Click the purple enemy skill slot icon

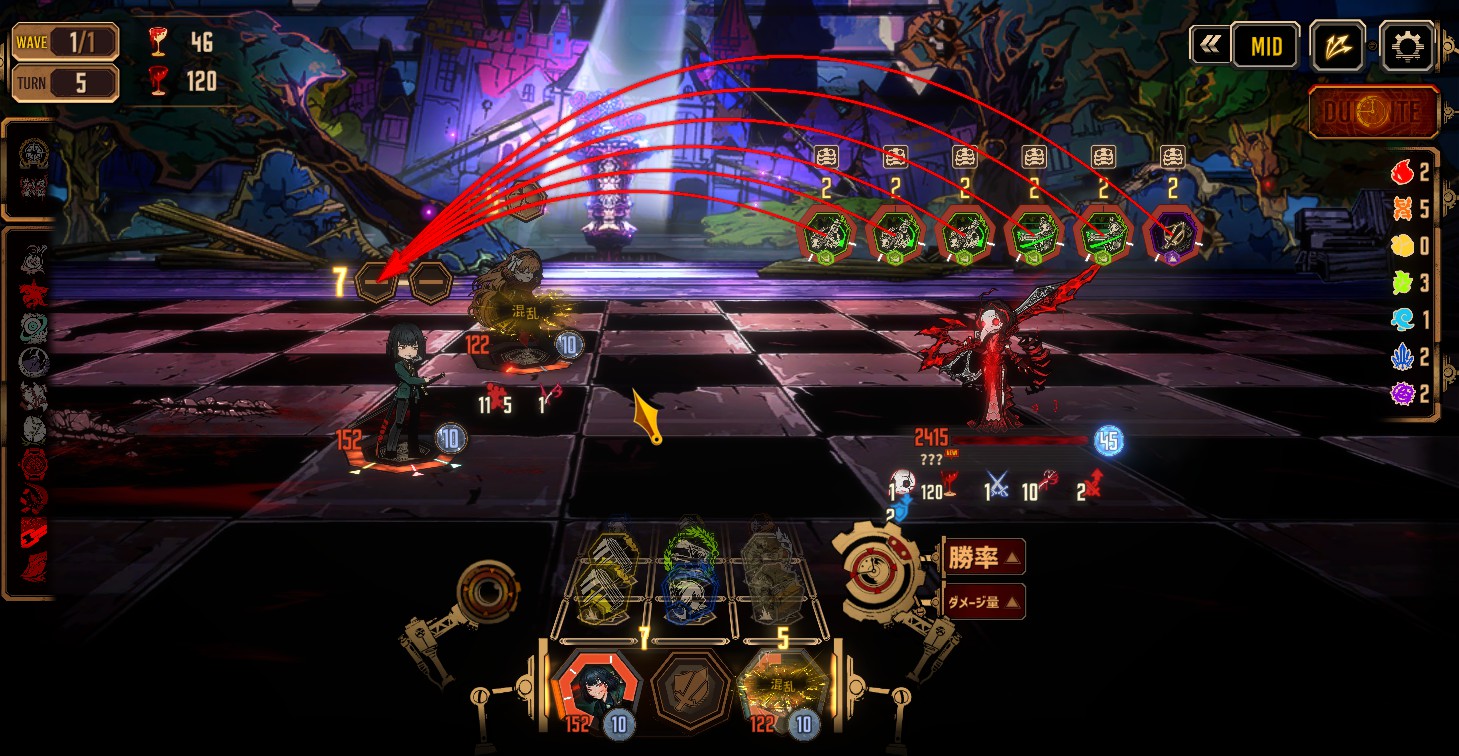tap(1172, 236)
